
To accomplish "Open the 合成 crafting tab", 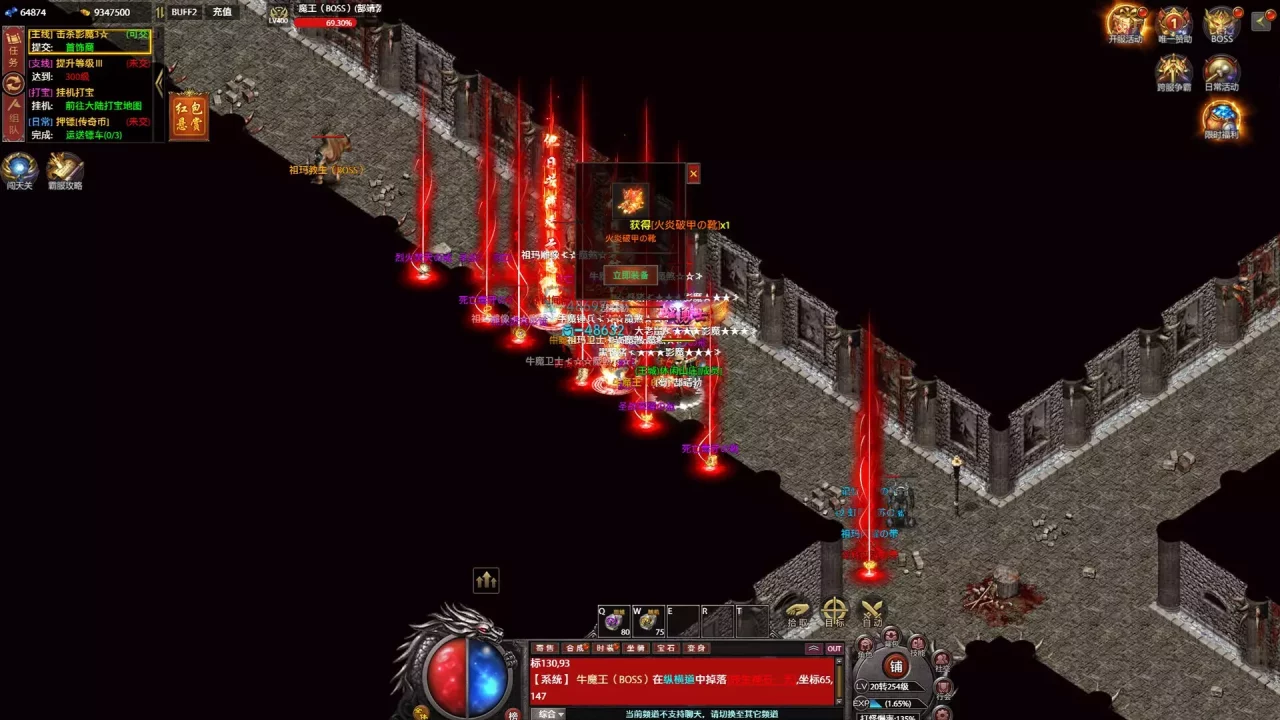I will tap(575, 648).
